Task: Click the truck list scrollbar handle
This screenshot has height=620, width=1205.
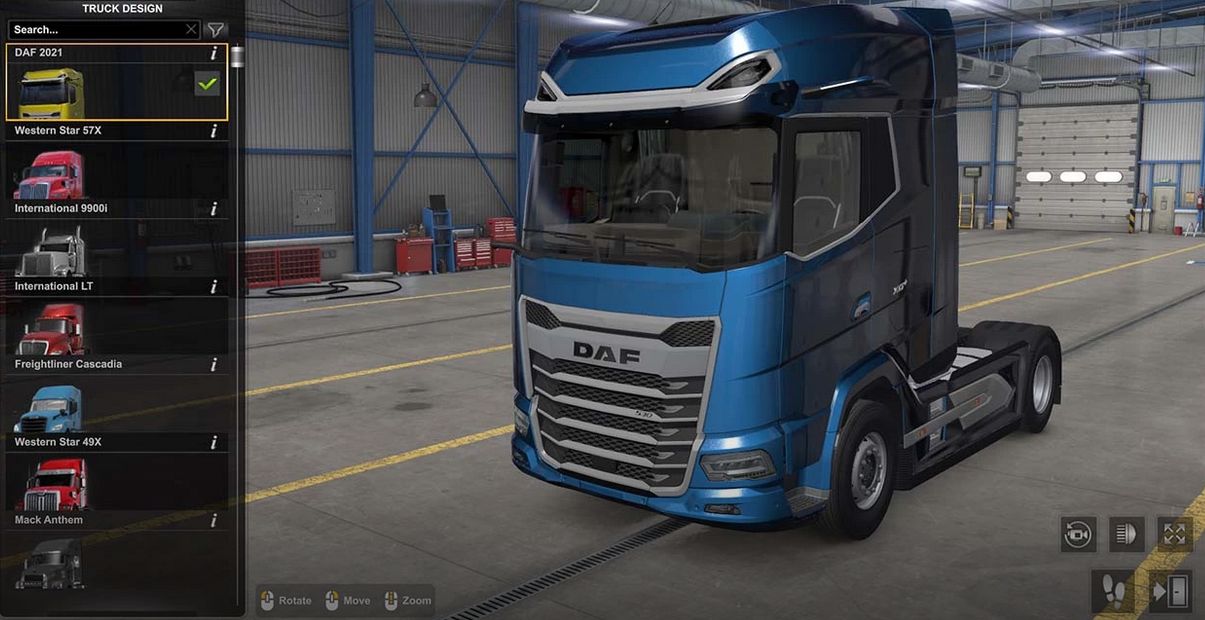Action: [x=237, y=56]
